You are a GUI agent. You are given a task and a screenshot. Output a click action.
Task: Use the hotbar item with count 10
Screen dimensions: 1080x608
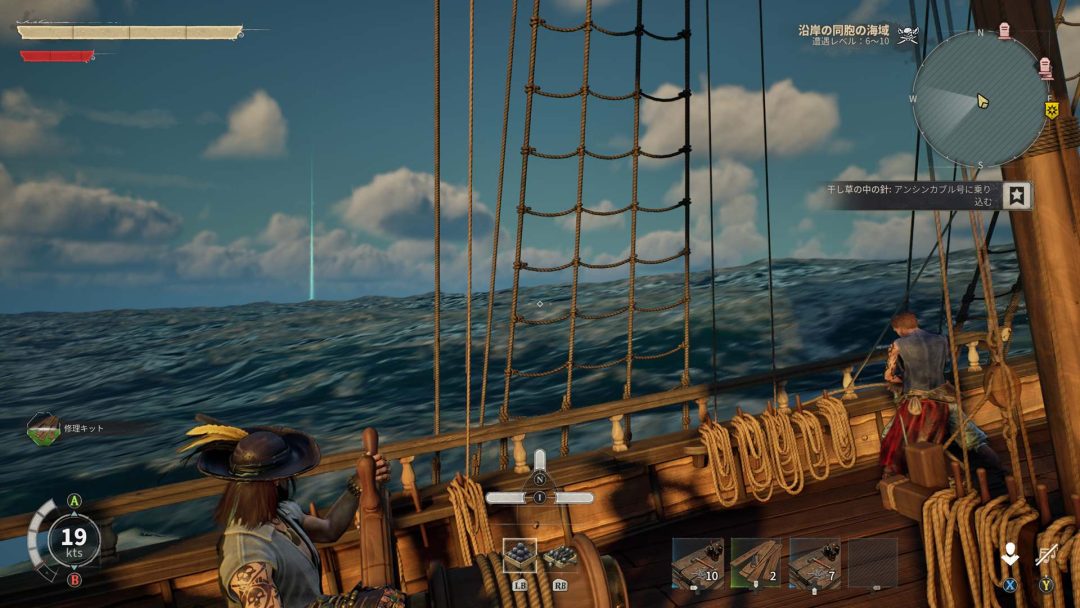(x=697, y=563)
